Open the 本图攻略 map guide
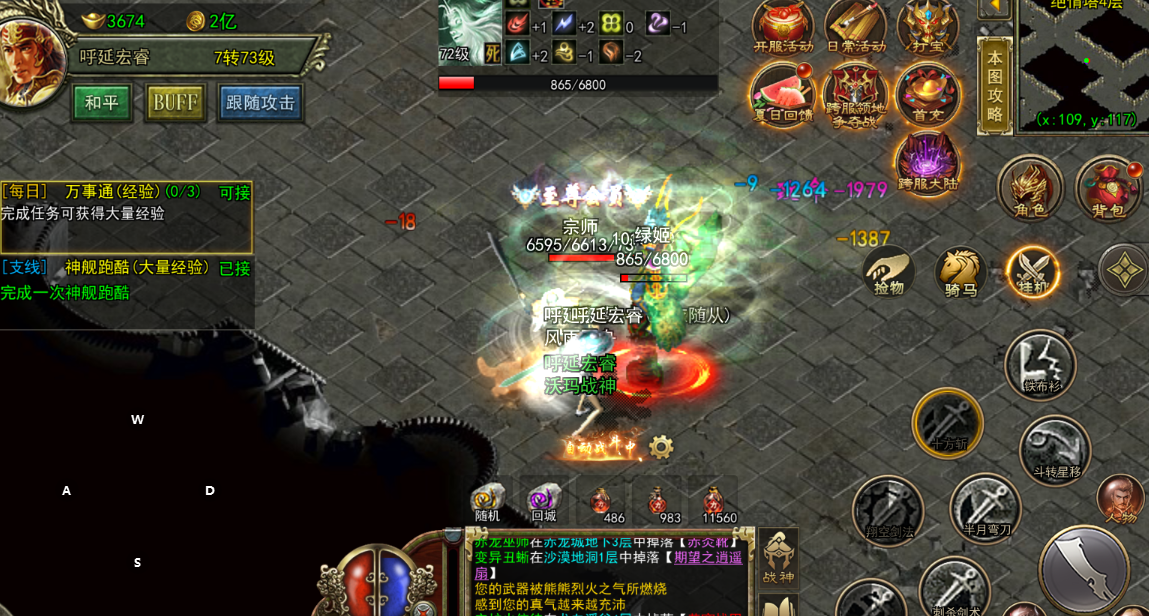 (x=995, y=86)
